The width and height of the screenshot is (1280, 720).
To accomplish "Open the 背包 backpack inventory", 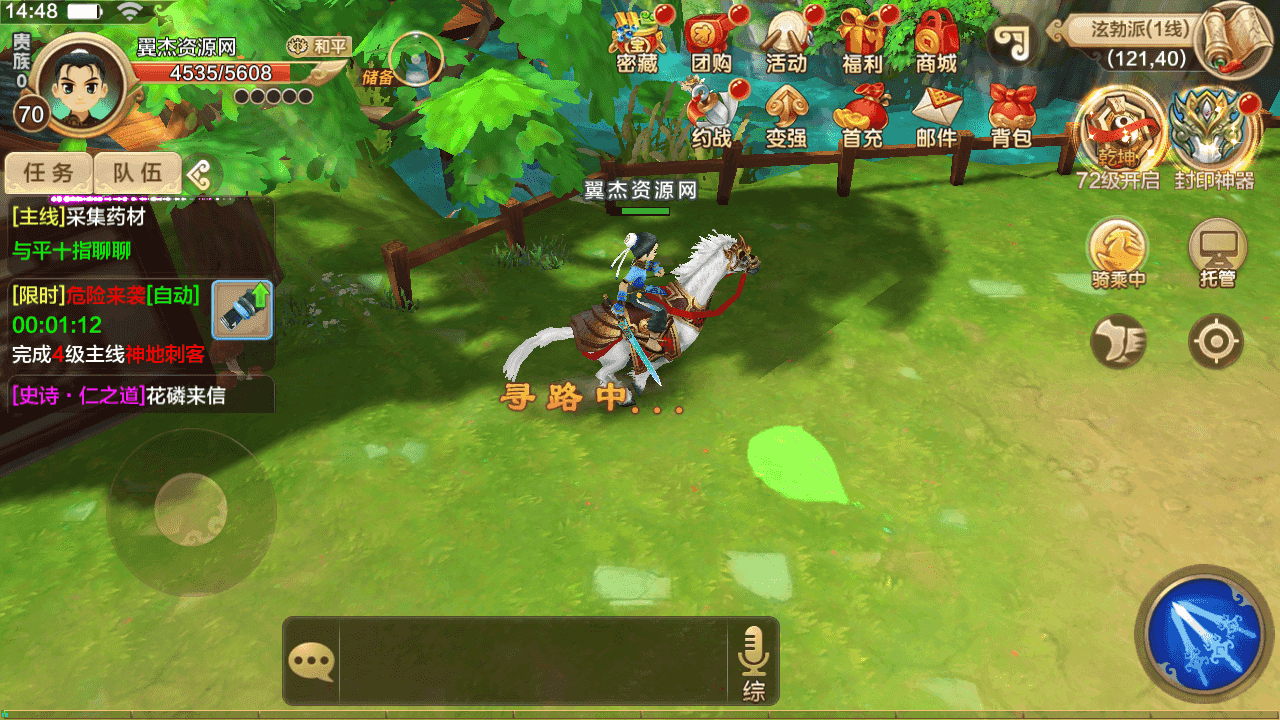I will point(1011,115).
